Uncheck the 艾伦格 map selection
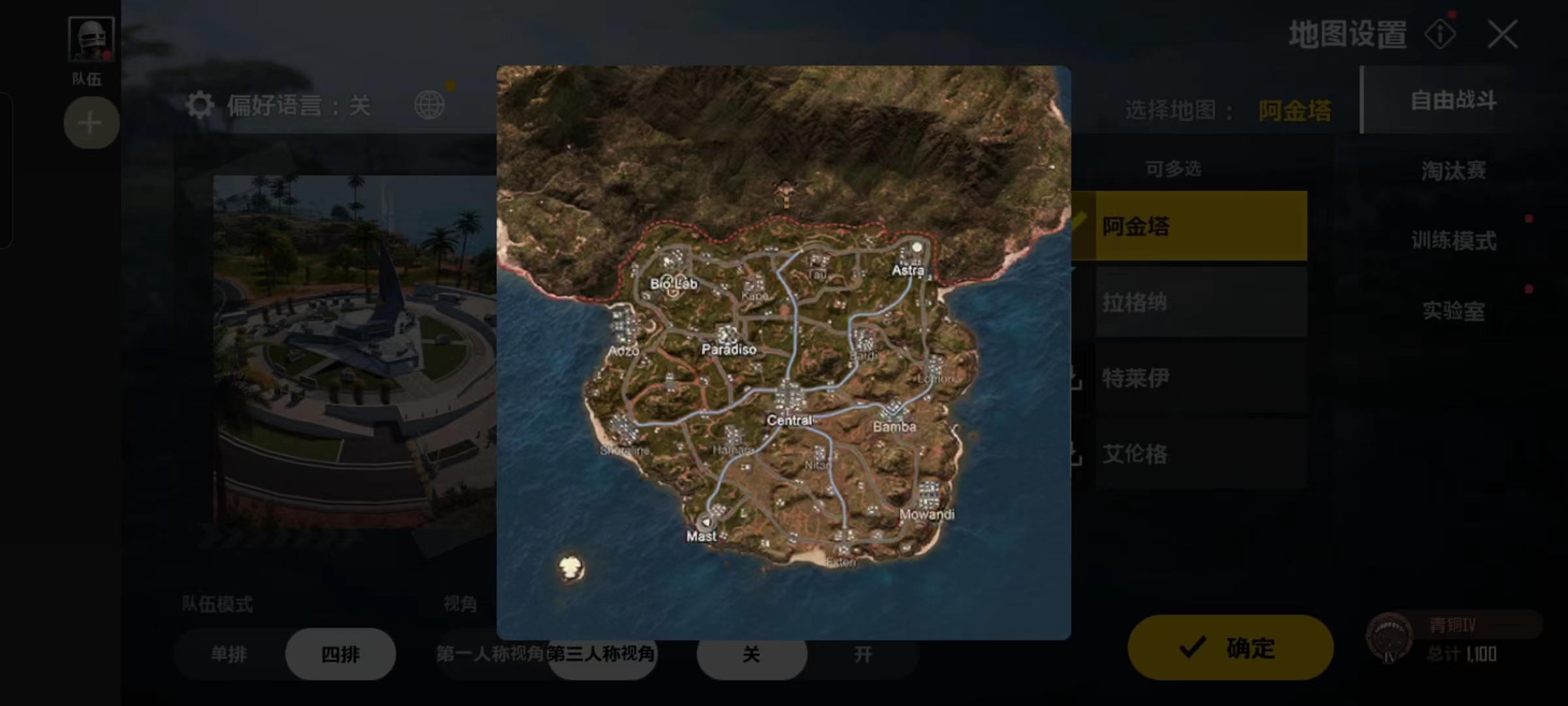Image resolution: width=1568 pixels, height=706 pixels. [1201, 454]
